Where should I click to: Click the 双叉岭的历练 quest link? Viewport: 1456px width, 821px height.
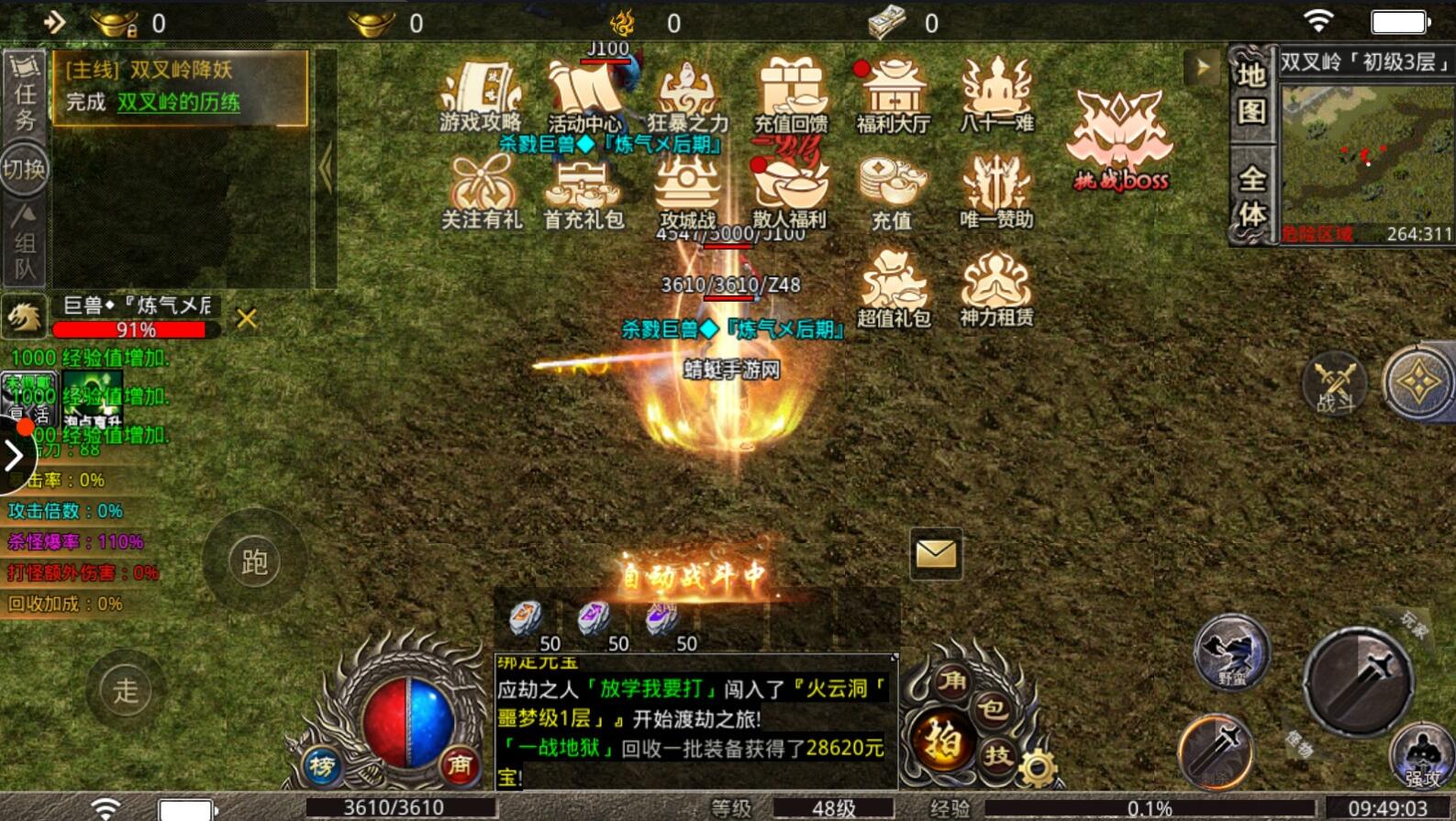[x=178, y=102]
